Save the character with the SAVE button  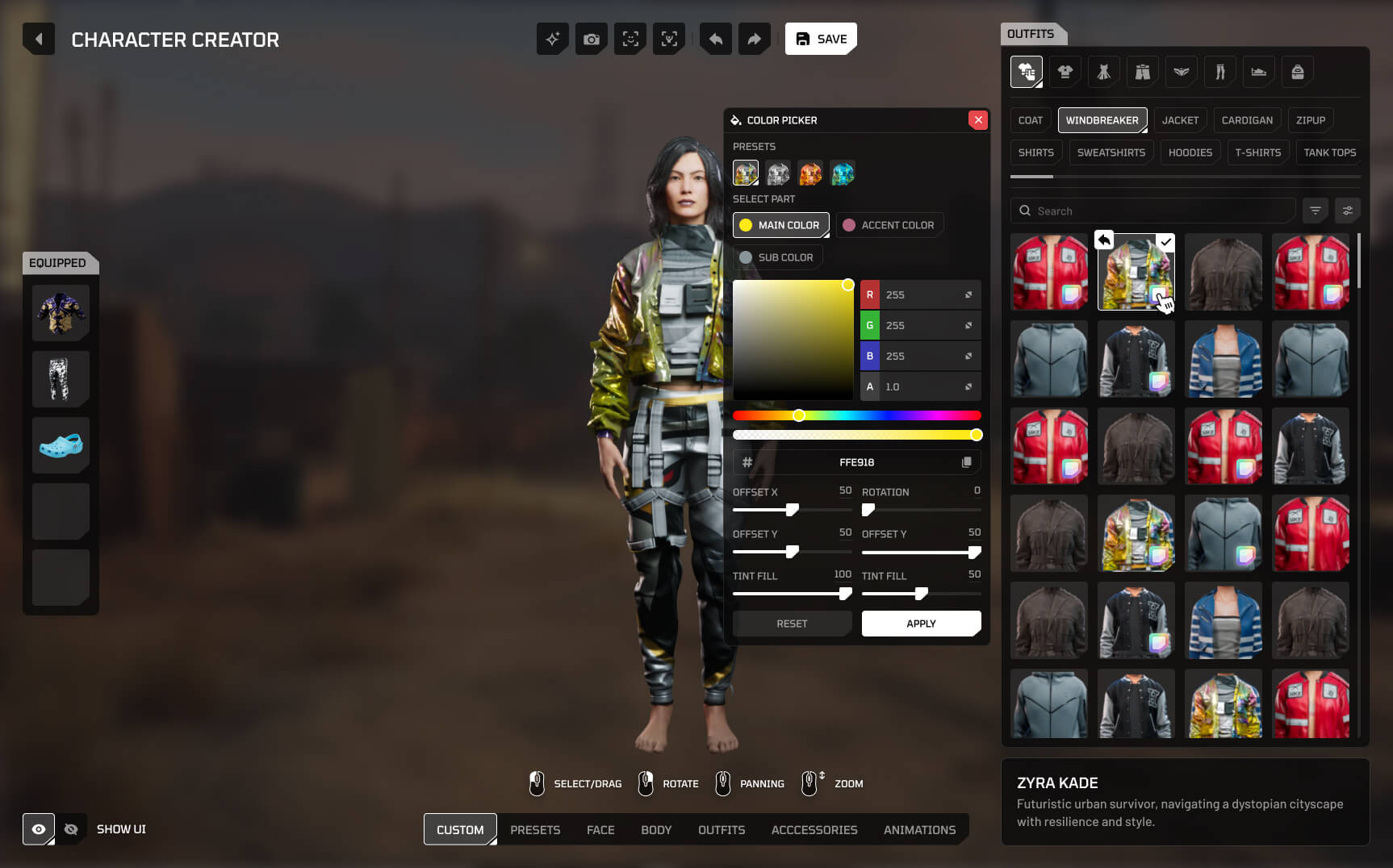tap(821, 39)
